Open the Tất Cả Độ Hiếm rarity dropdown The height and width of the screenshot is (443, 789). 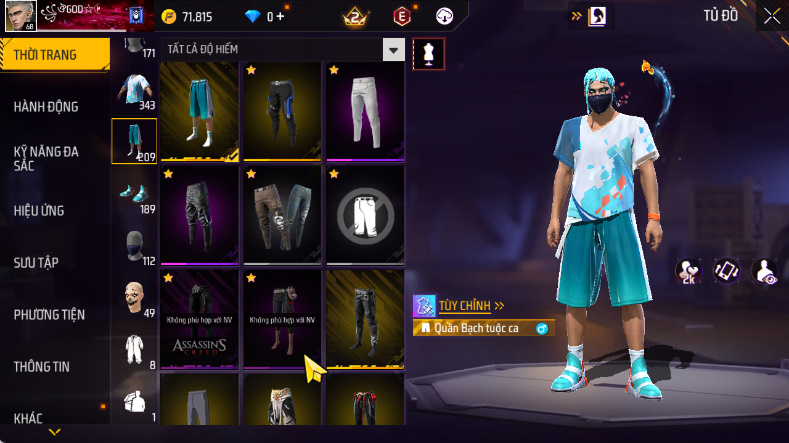394,50
